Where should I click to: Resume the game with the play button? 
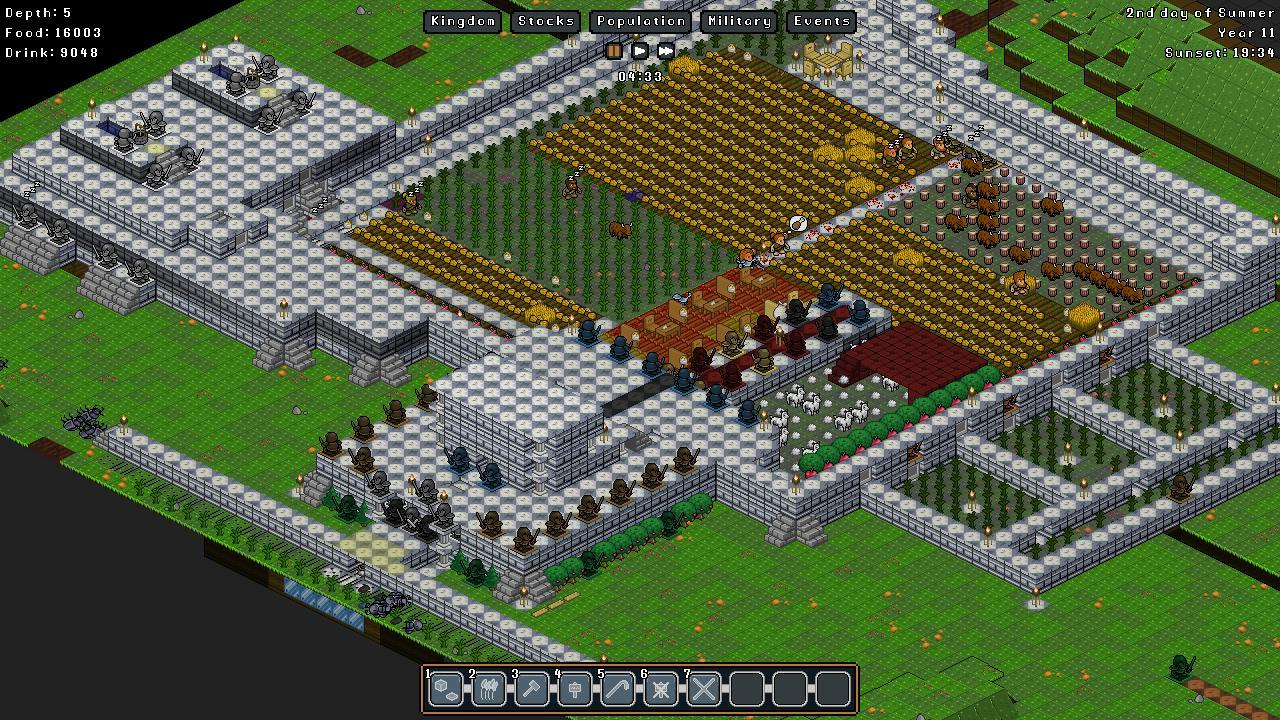pos(639,50)
